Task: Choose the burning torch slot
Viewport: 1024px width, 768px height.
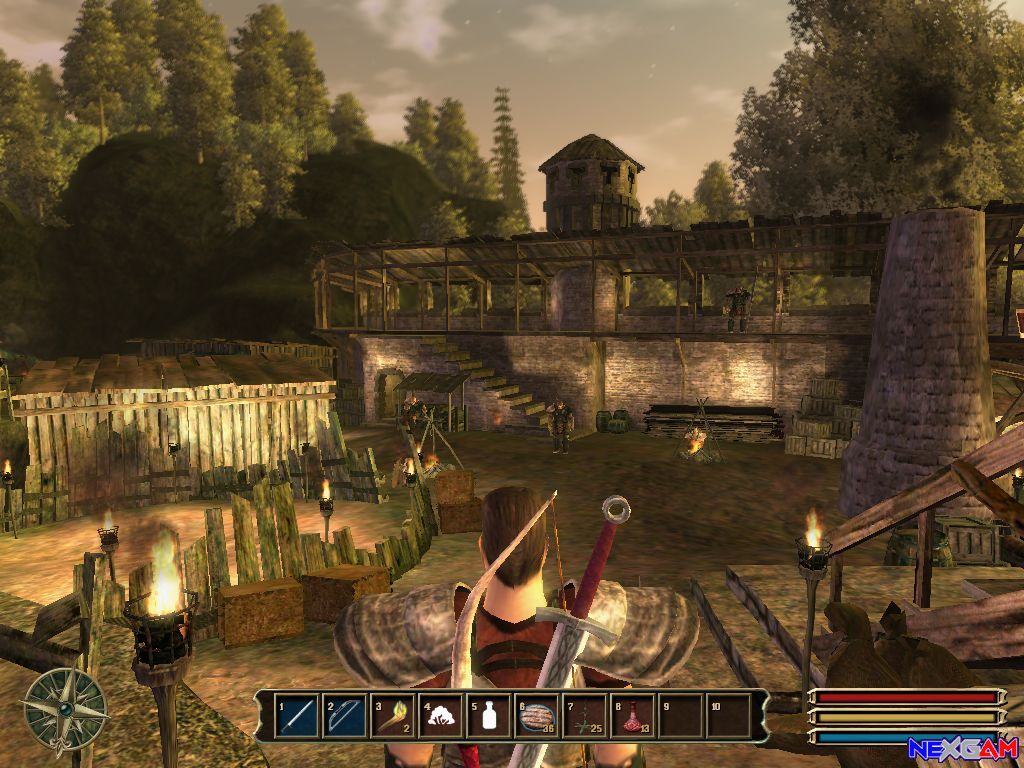Action: click(393, 716)
